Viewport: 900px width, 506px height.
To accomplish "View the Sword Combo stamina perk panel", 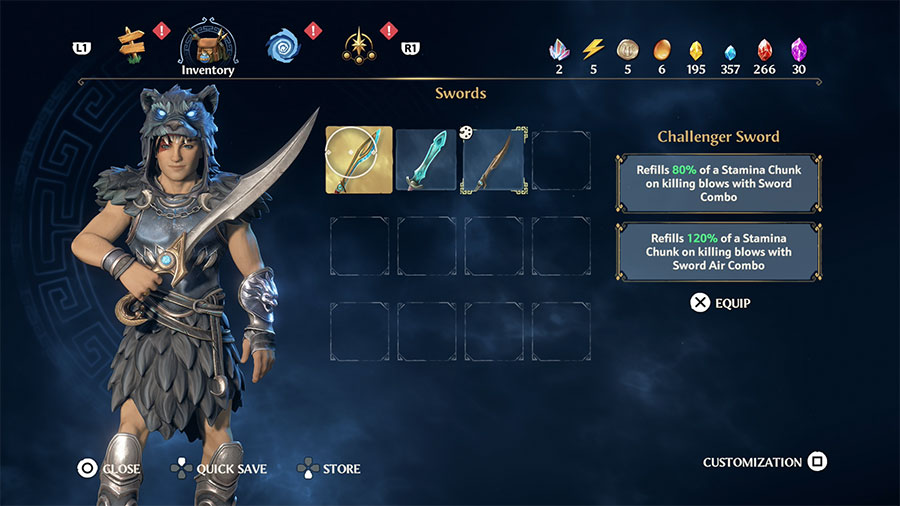I will pos(719,184).
